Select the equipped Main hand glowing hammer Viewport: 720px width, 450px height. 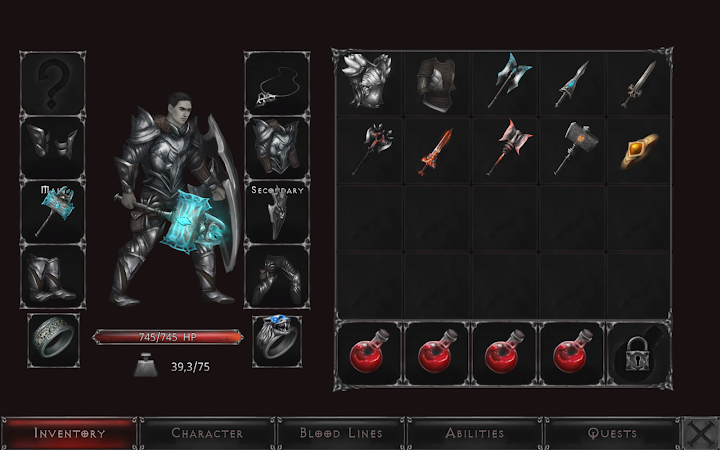click(x=53, y=210)
